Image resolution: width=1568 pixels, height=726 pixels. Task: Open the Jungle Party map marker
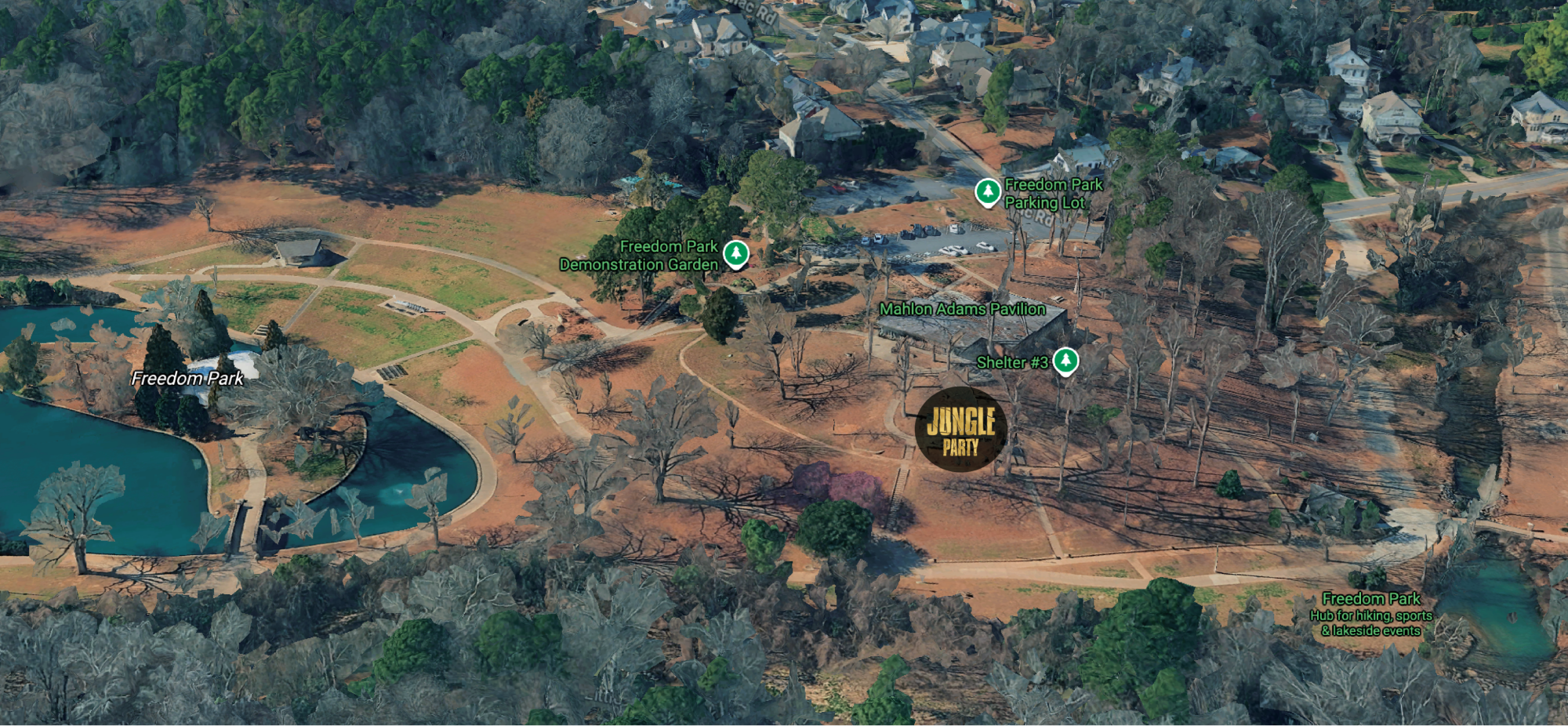960,429
